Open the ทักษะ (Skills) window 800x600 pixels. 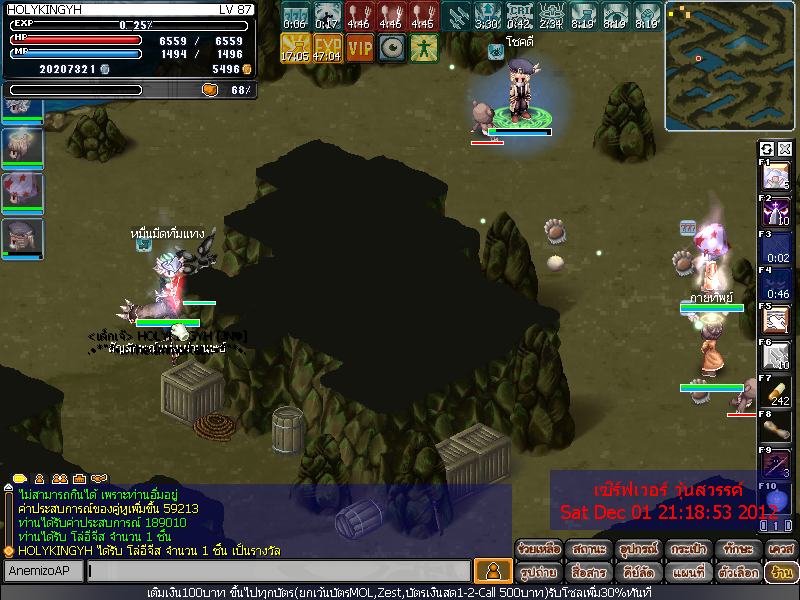735,549
